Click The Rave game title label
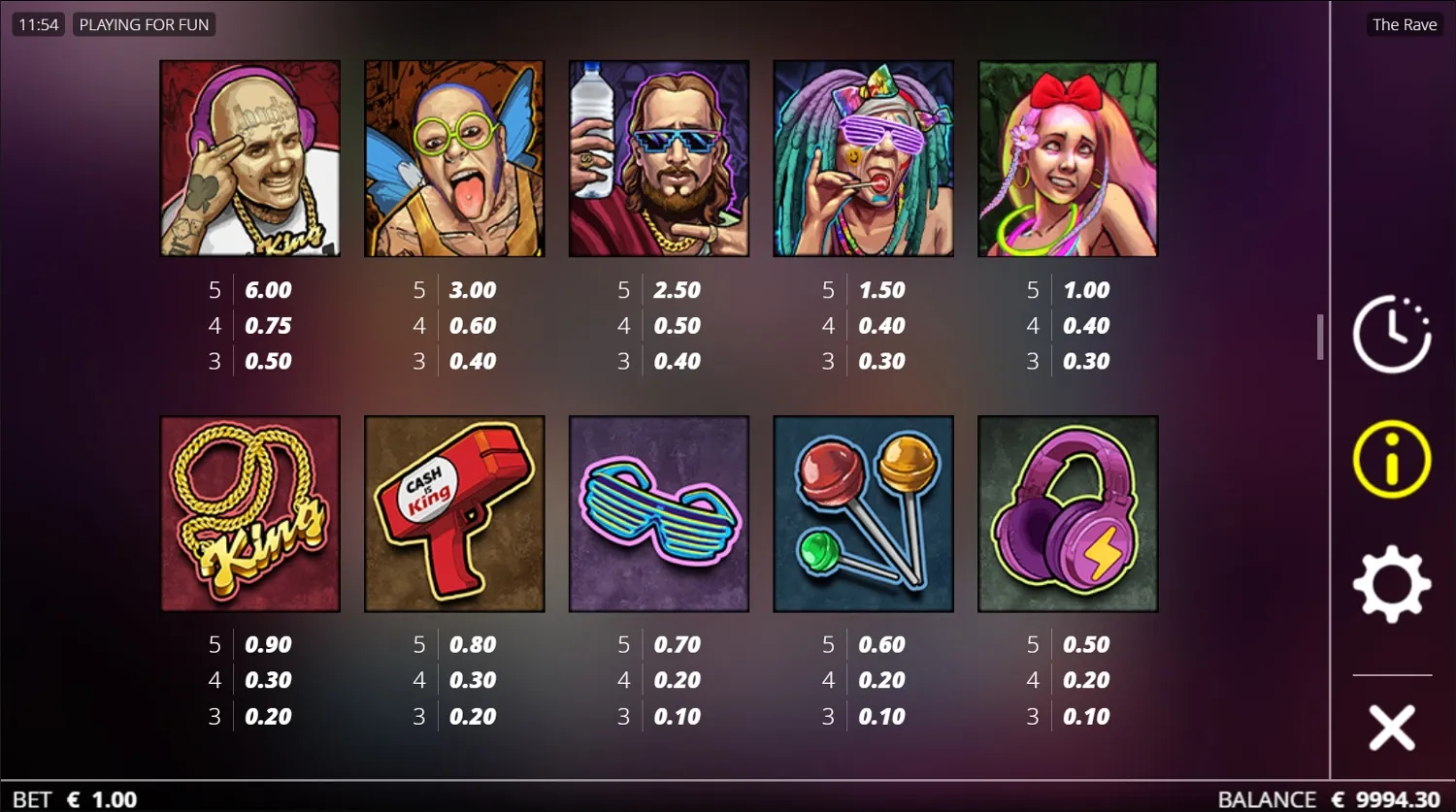 1404,24
